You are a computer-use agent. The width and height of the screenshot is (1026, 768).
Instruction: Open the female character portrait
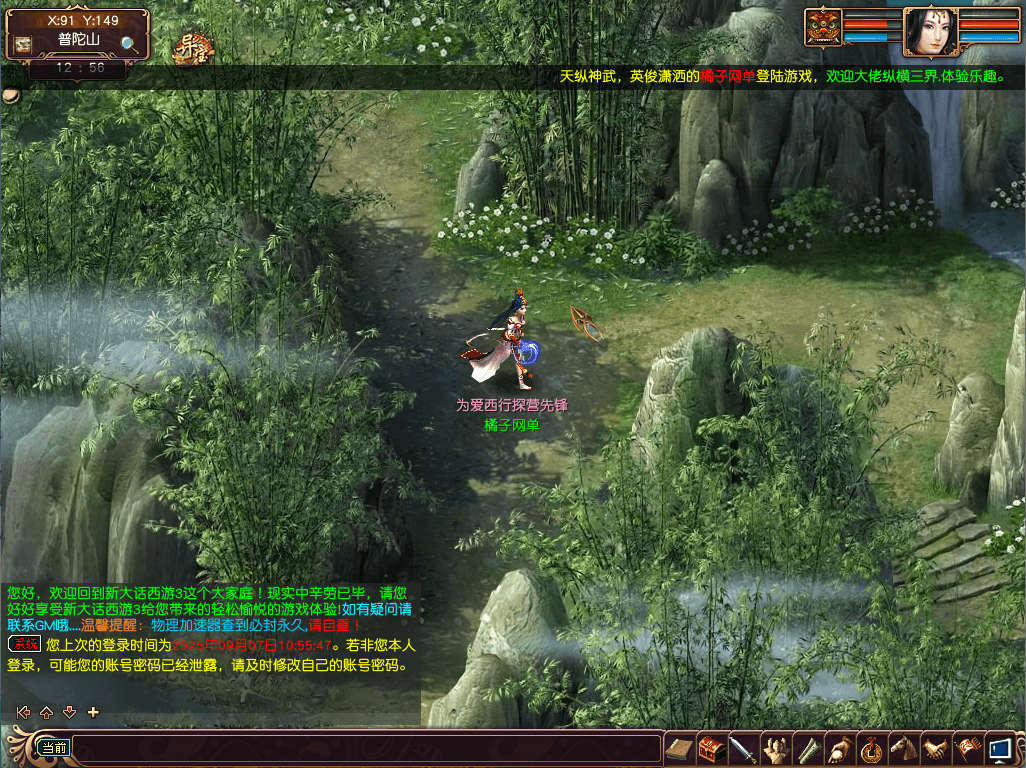pyautogui.click(x=930, y=31)
